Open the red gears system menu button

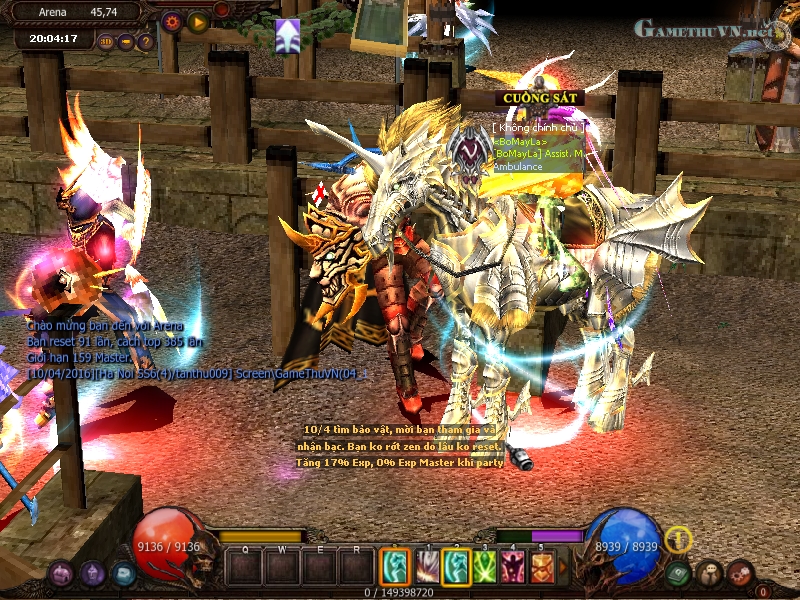740,573
